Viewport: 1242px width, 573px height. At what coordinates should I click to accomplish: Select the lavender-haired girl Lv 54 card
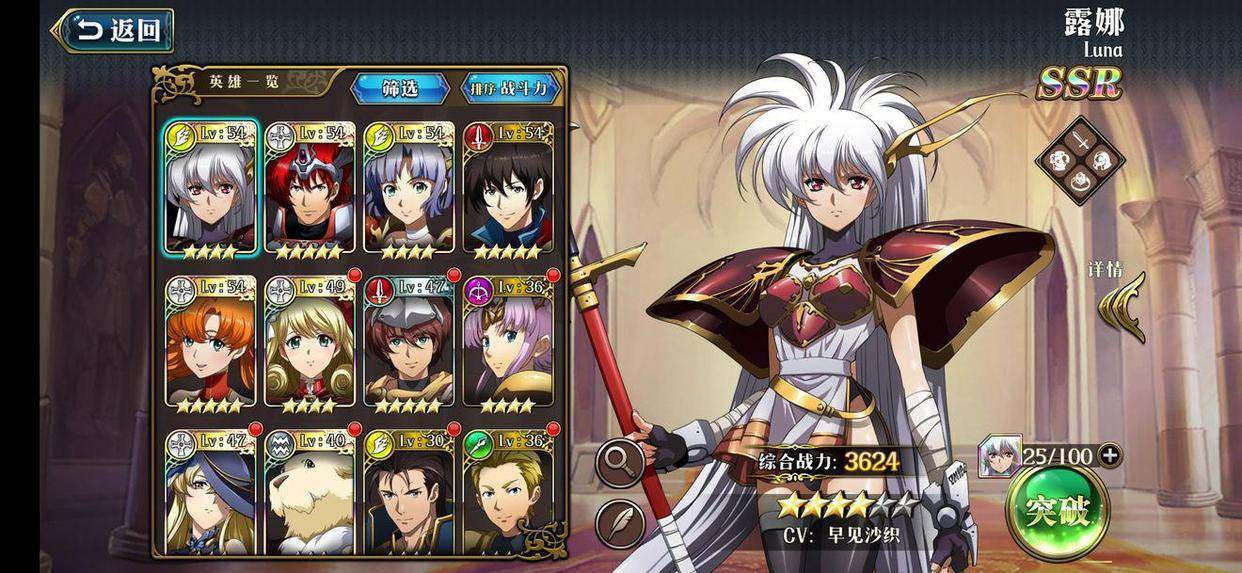click(409, 188)
